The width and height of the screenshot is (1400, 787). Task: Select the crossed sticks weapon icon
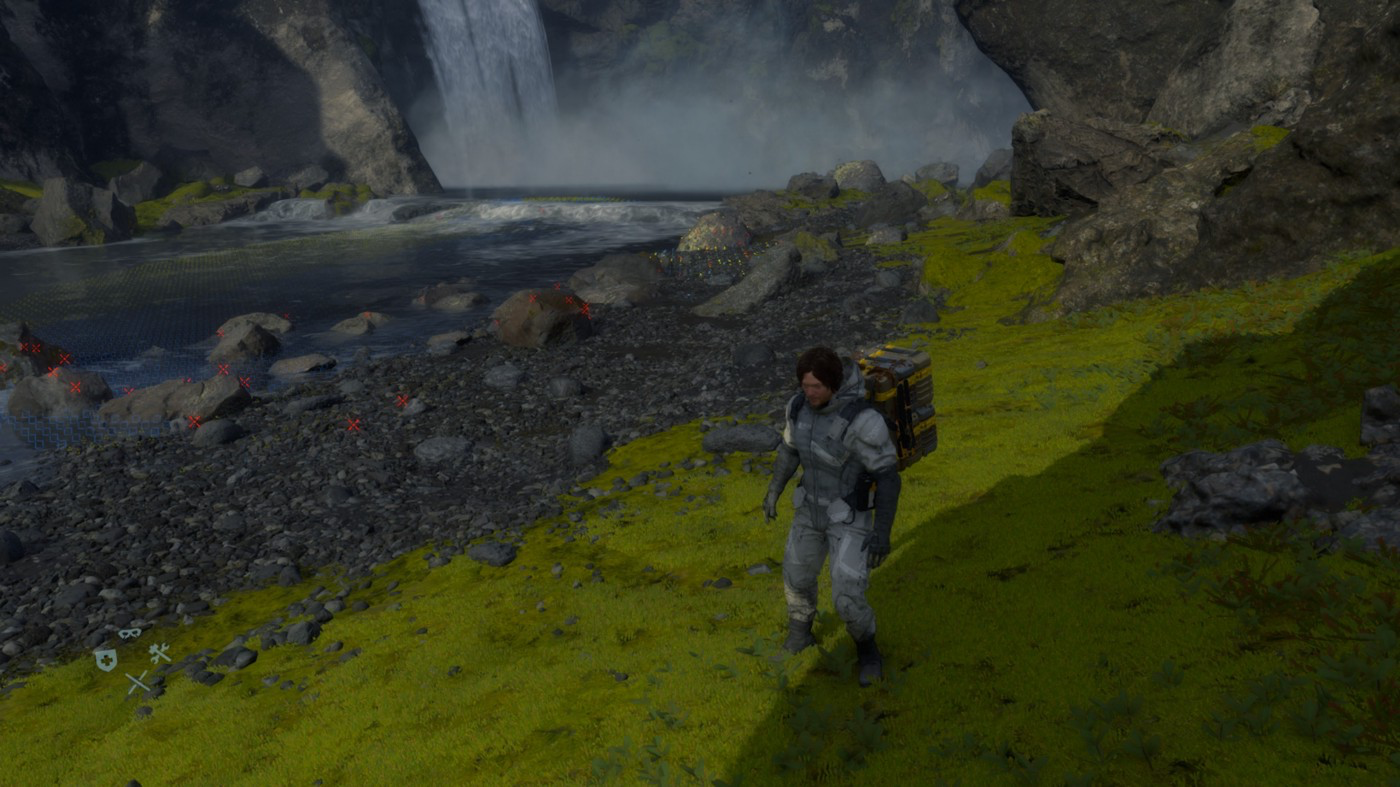pos(137,683)
